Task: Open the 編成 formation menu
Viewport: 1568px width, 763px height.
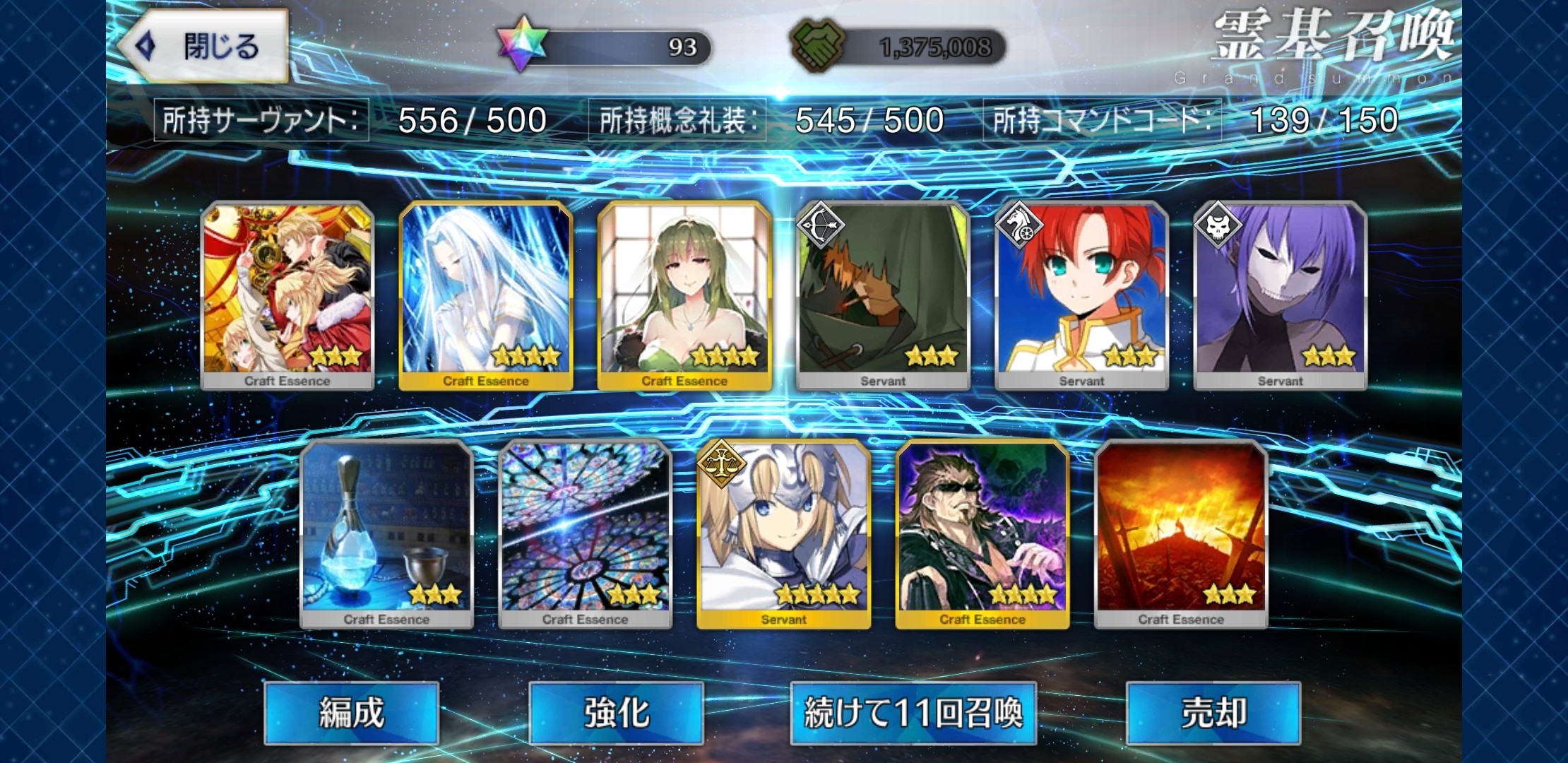Action: [351, 712]
